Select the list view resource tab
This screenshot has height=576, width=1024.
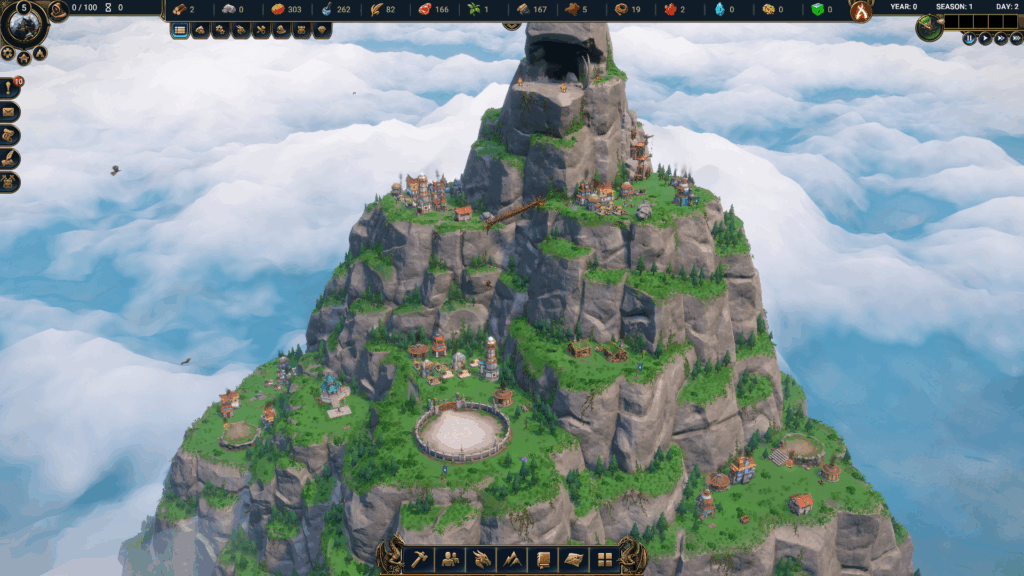(180, 30)
